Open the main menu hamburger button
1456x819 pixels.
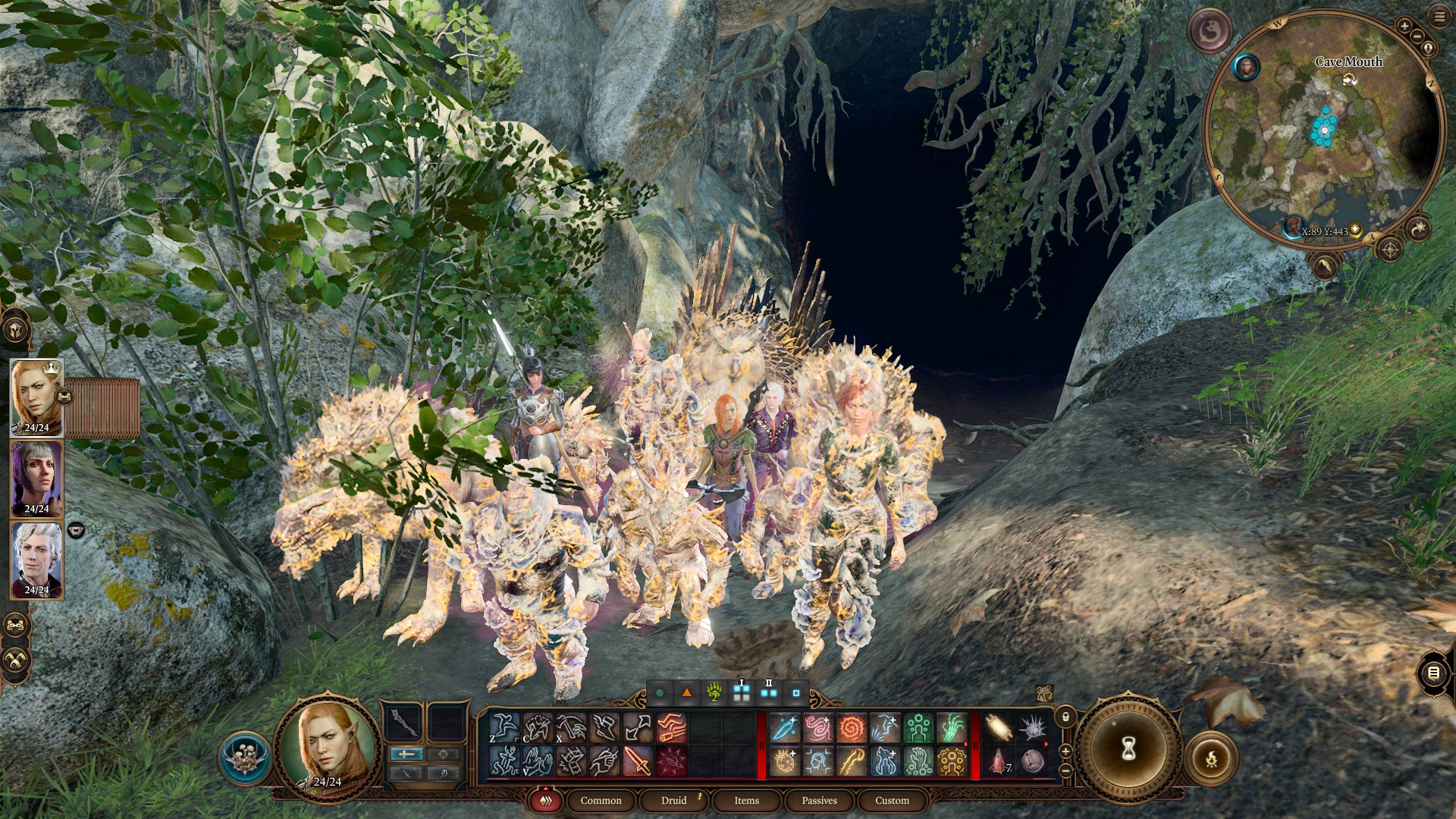pos(1439,17)
